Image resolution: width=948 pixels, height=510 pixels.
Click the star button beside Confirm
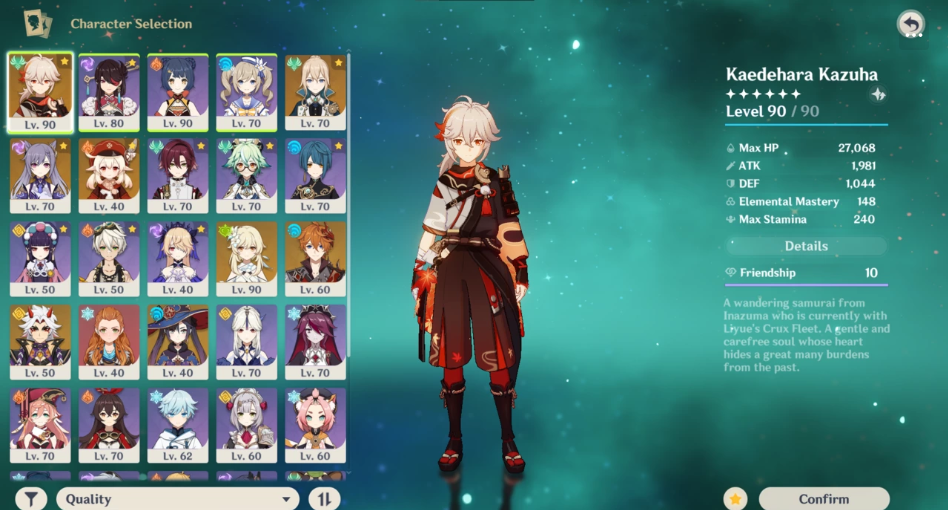(x=735, y=498)
